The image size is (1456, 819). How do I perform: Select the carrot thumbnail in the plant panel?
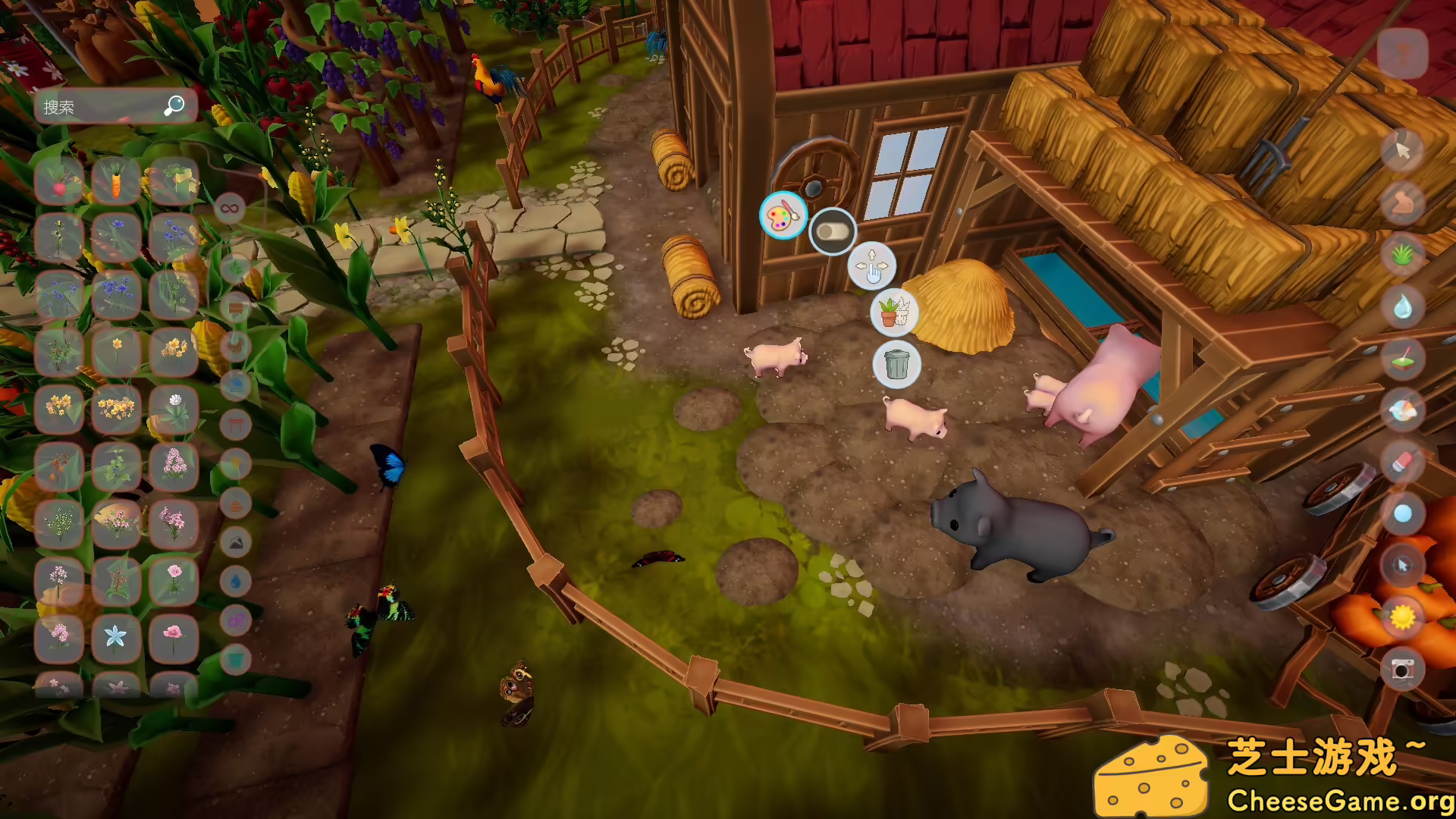(x=115, y=180)
